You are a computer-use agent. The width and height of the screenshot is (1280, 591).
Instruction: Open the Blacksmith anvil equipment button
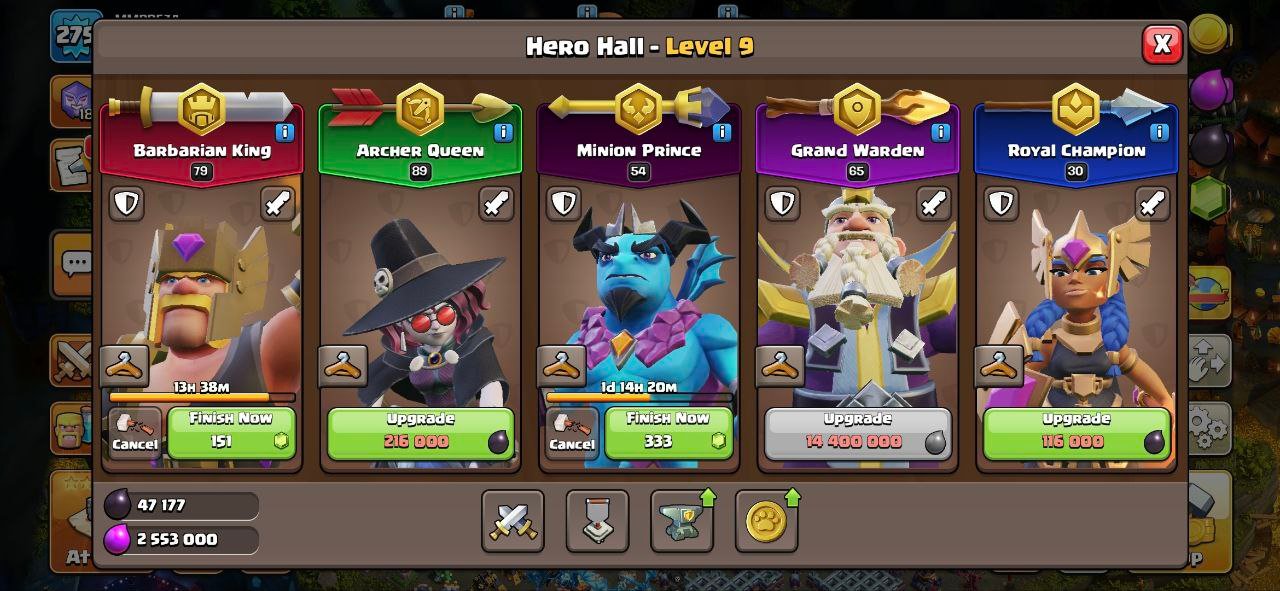pyautogui.click(x=682, y=521)
